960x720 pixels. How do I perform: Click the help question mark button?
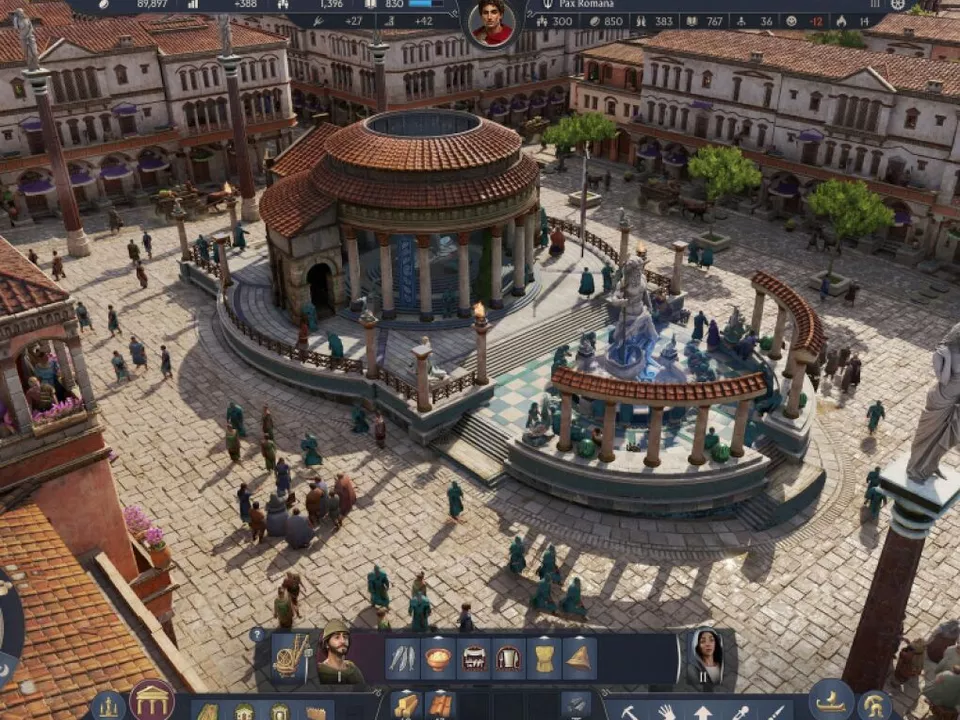pyautogui.click(x=257, y=634)
